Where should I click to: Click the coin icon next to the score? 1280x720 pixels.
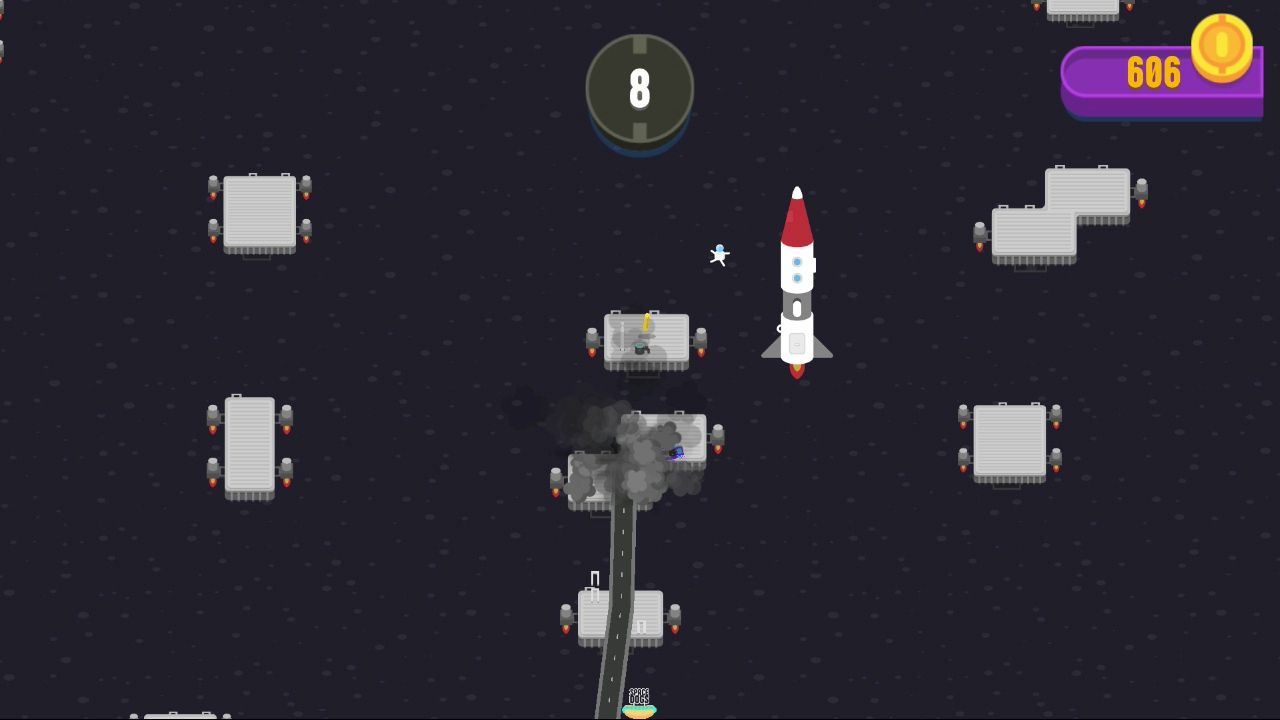(x=1222, y=48)
